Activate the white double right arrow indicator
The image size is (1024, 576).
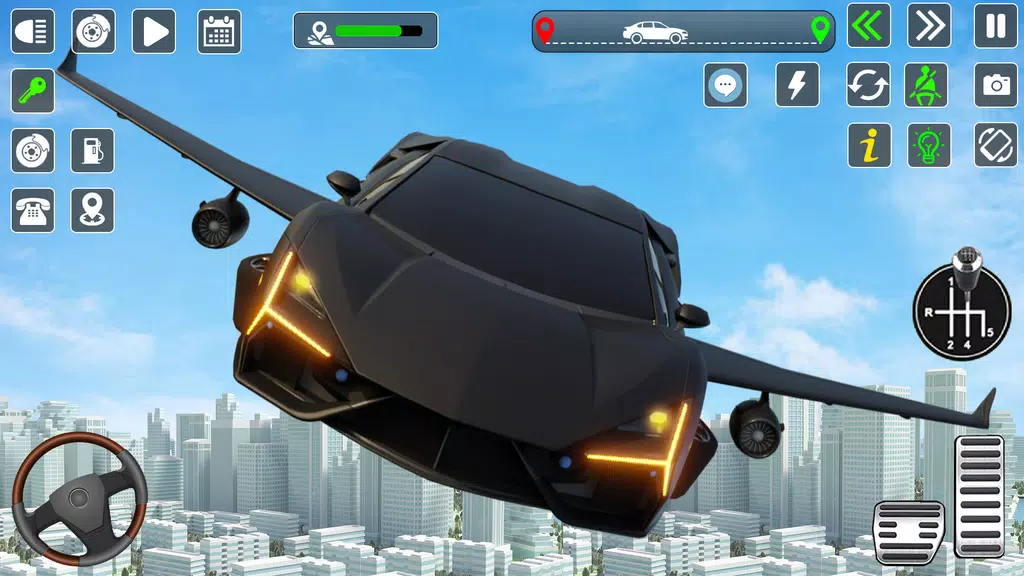929,26
